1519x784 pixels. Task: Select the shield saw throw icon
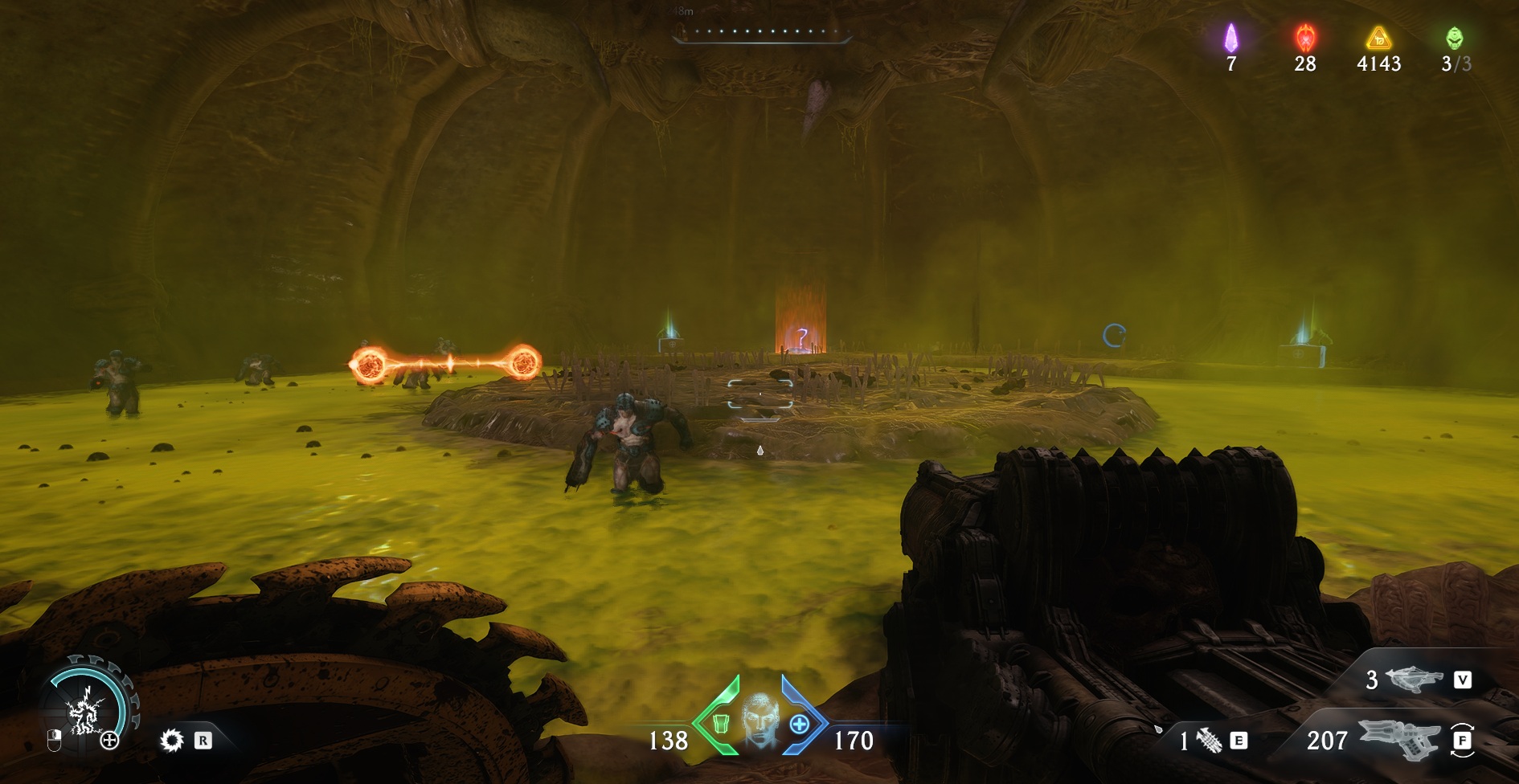pos(172,740)
